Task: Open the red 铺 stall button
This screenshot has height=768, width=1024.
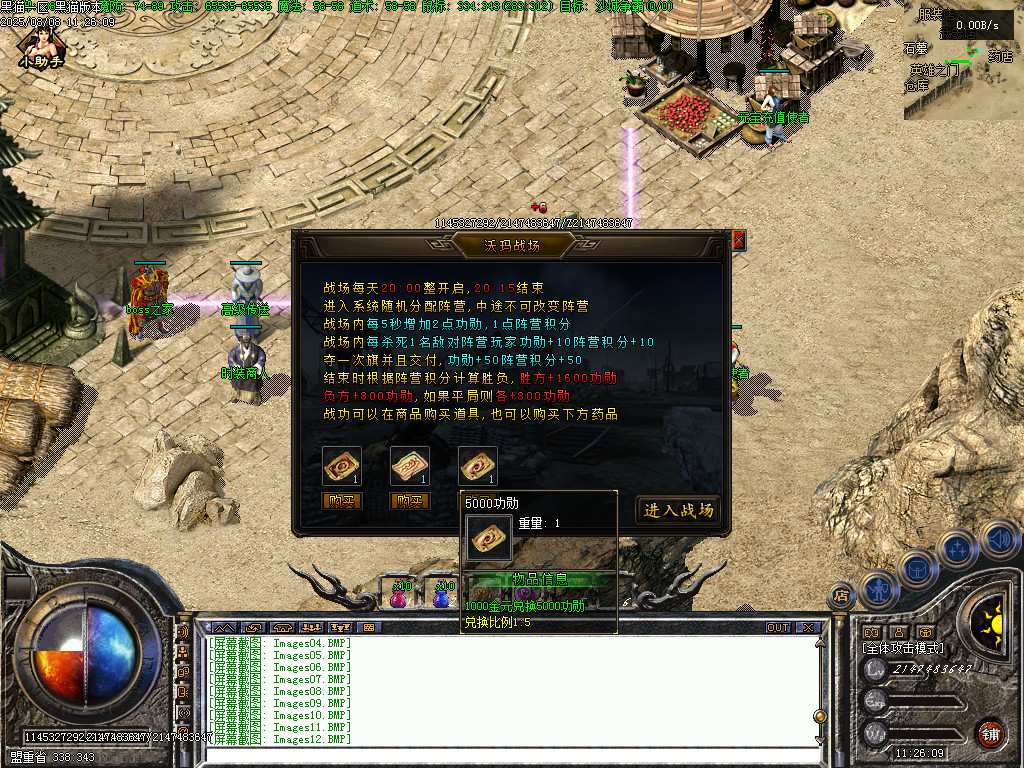Action: tap(991, 733)
